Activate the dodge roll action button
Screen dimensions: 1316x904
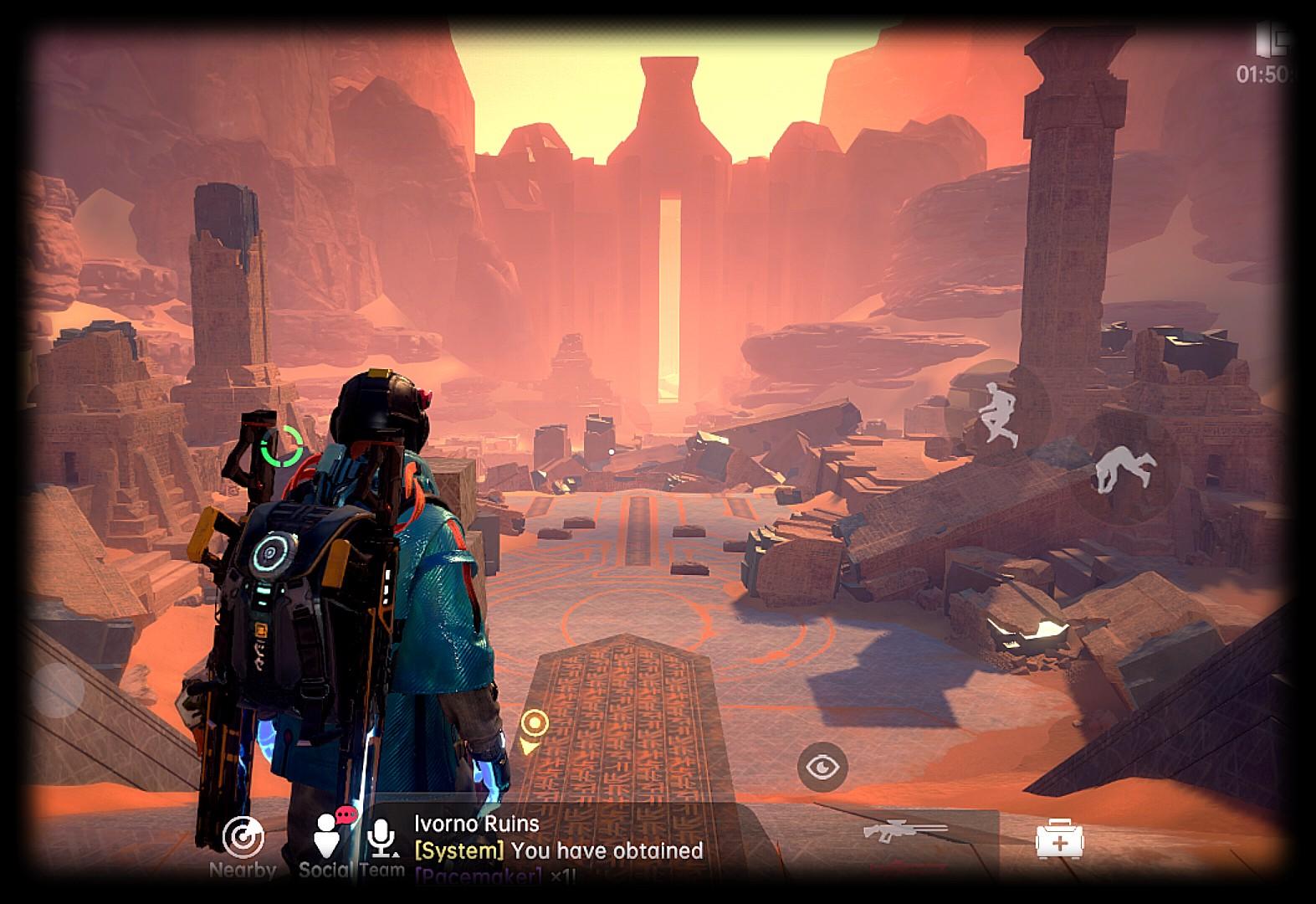(1125, 469)
